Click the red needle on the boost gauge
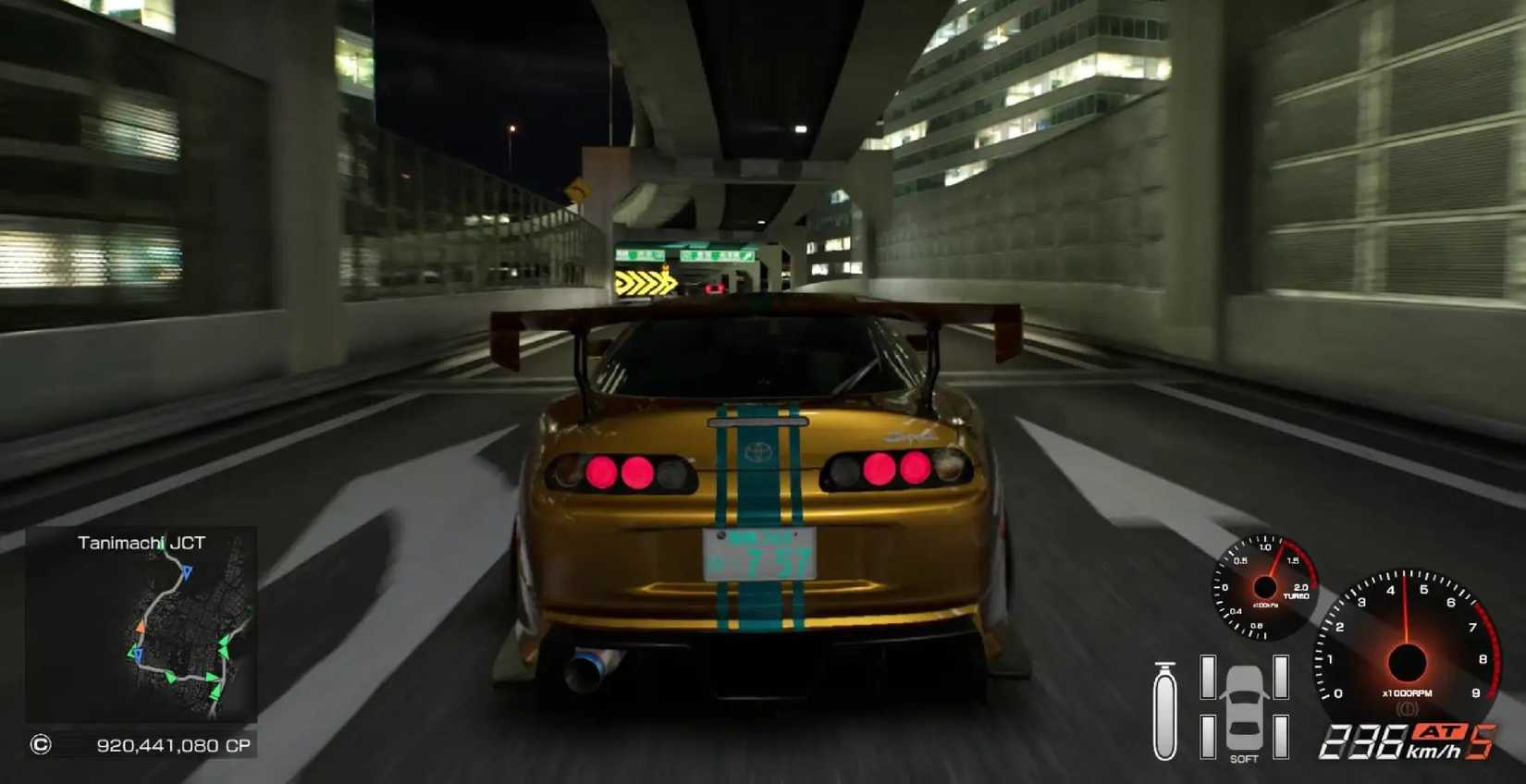Screen dimensions: 1526x784 pyautogui.click(x=1275, y=559)
